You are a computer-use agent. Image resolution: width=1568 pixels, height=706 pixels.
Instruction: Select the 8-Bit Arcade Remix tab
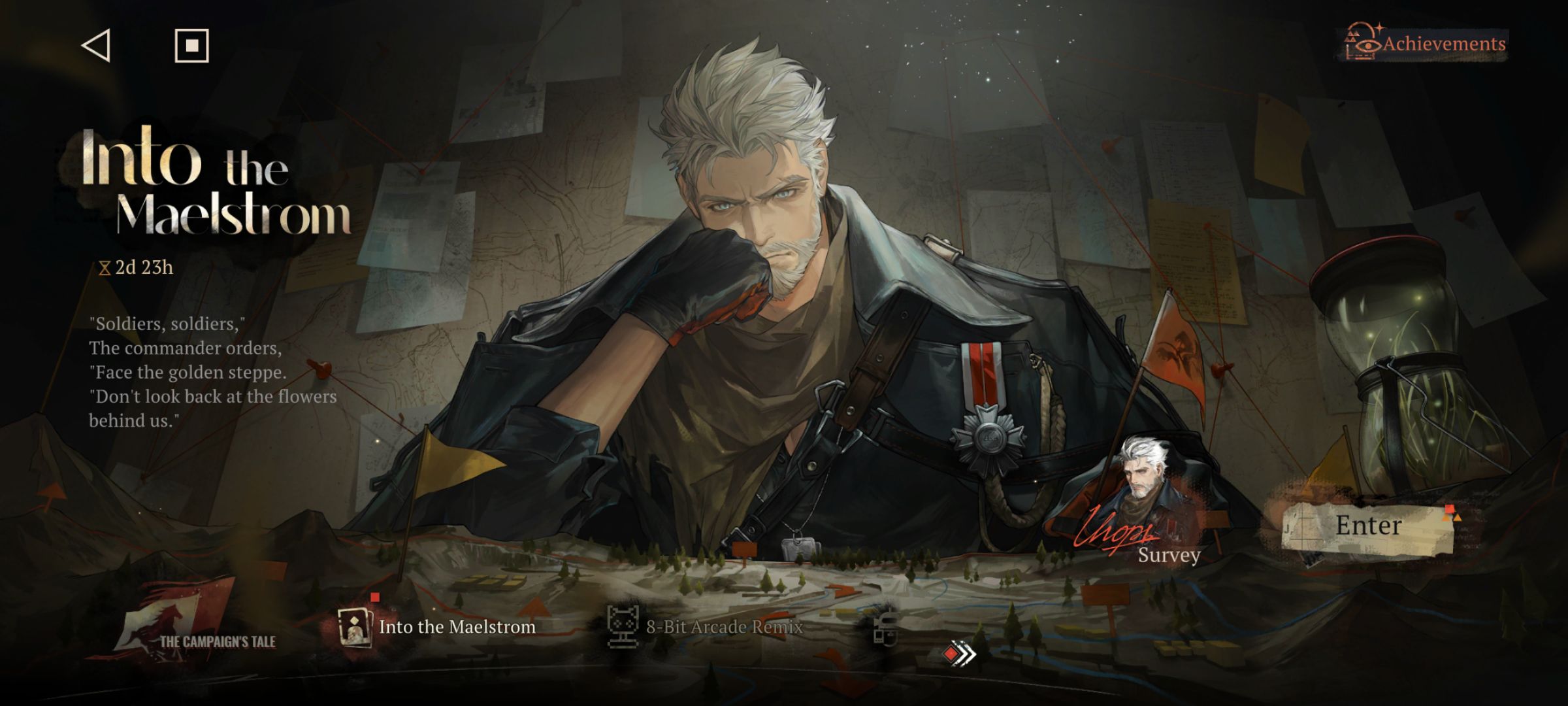pos(706,627)
